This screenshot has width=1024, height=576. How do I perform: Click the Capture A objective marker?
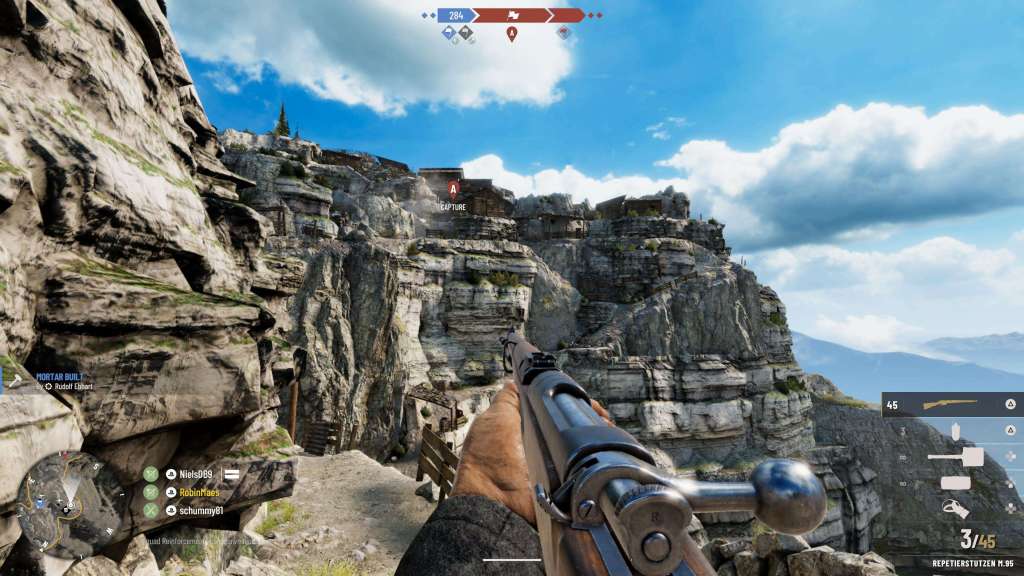453,188
